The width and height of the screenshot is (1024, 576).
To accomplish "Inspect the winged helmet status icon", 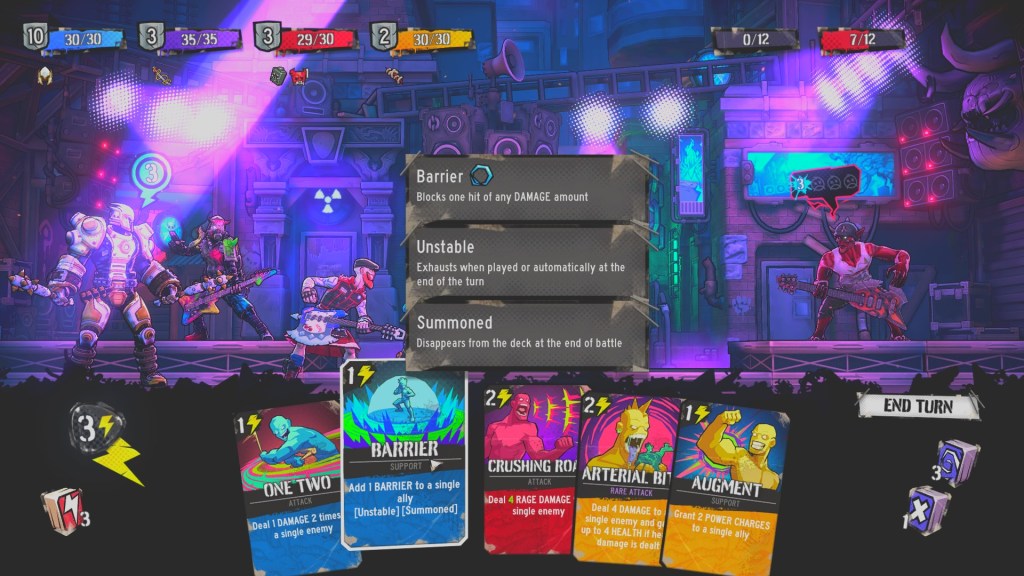I will click(44, 75).
